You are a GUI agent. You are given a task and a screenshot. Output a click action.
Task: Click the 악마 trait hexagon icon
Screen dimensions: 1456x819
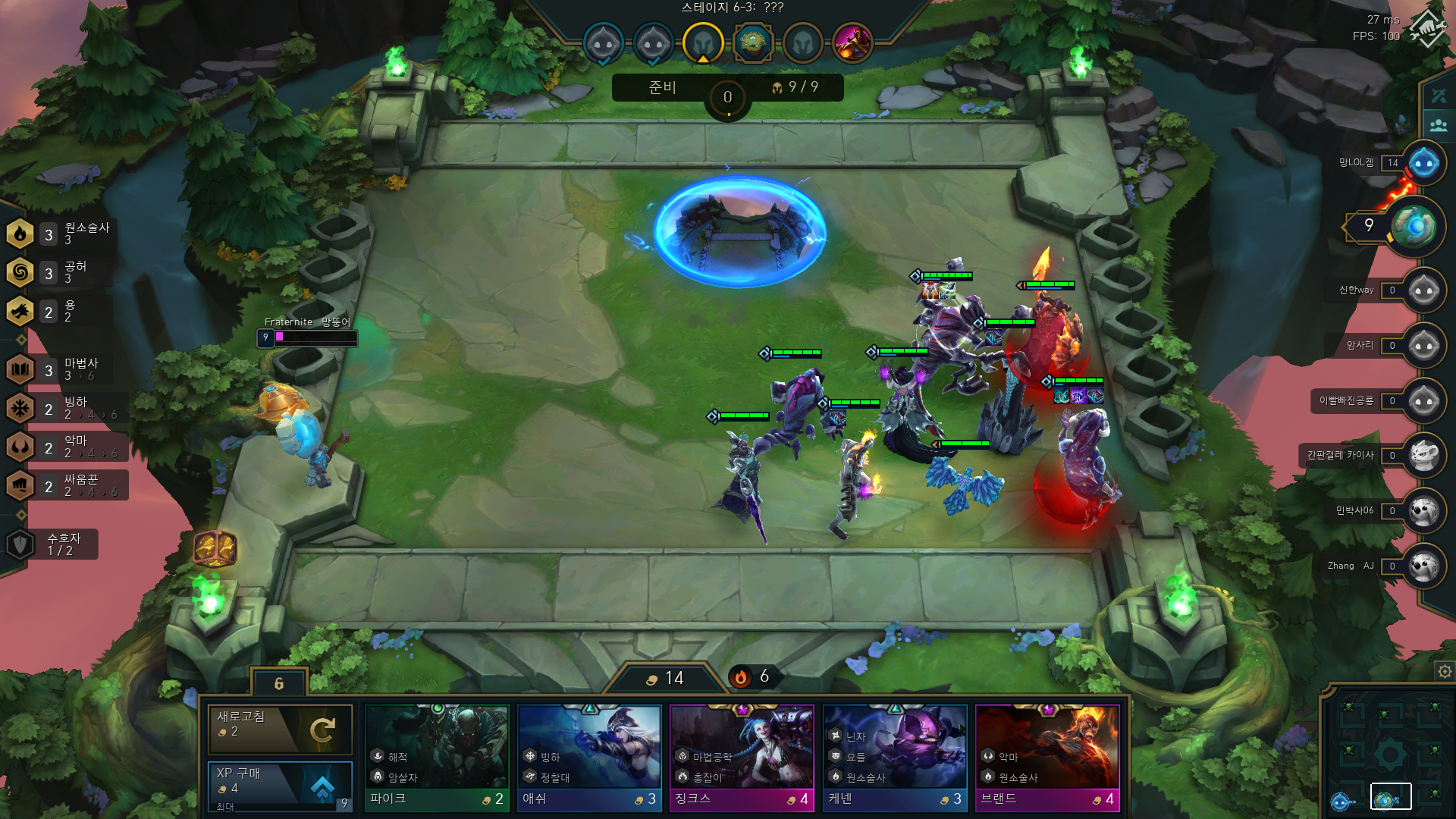point(20,446)
